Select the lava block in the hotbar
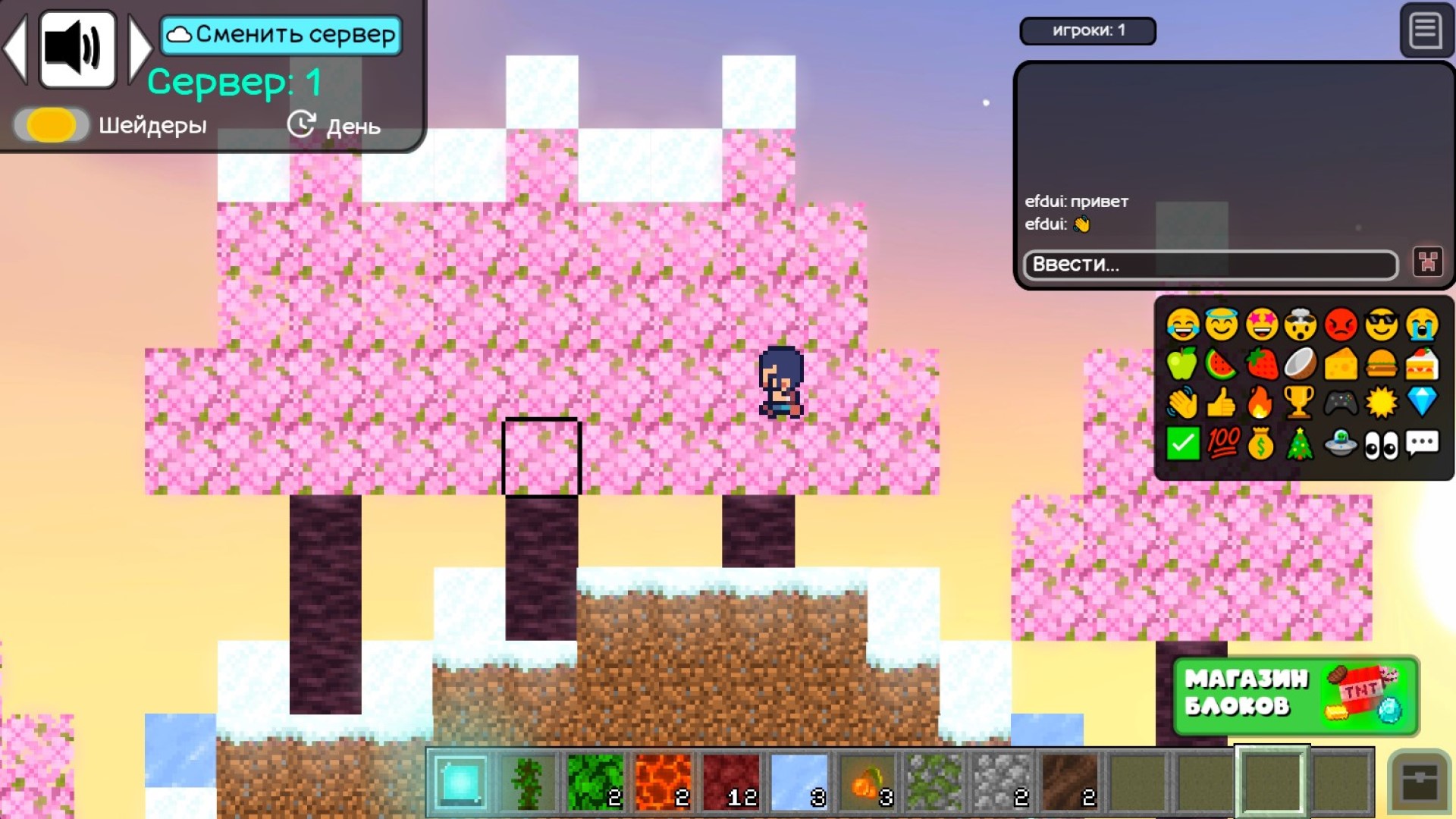The image size is (1456, 819). click(x=664, y=783)
